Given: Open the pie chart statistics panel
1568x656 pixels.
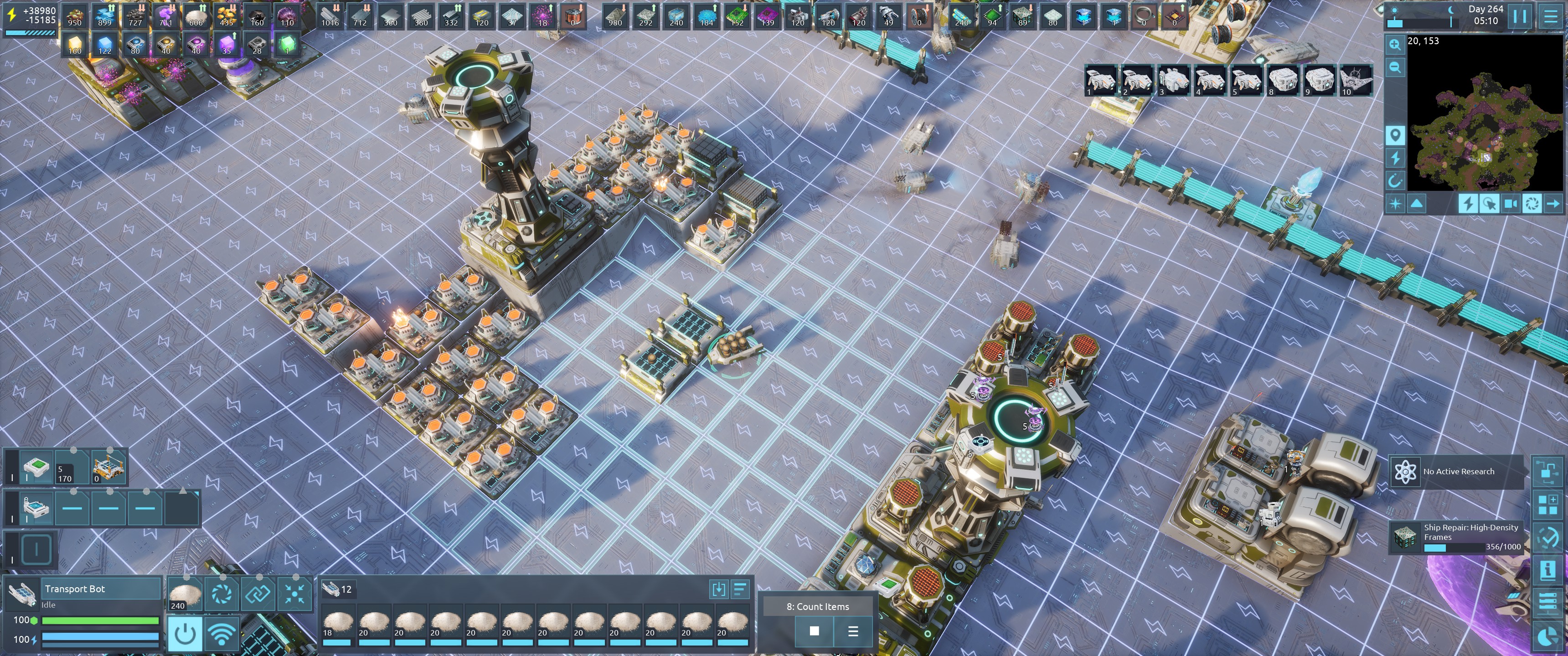Looking at the screenshot, I should [x=1548, y=636].
